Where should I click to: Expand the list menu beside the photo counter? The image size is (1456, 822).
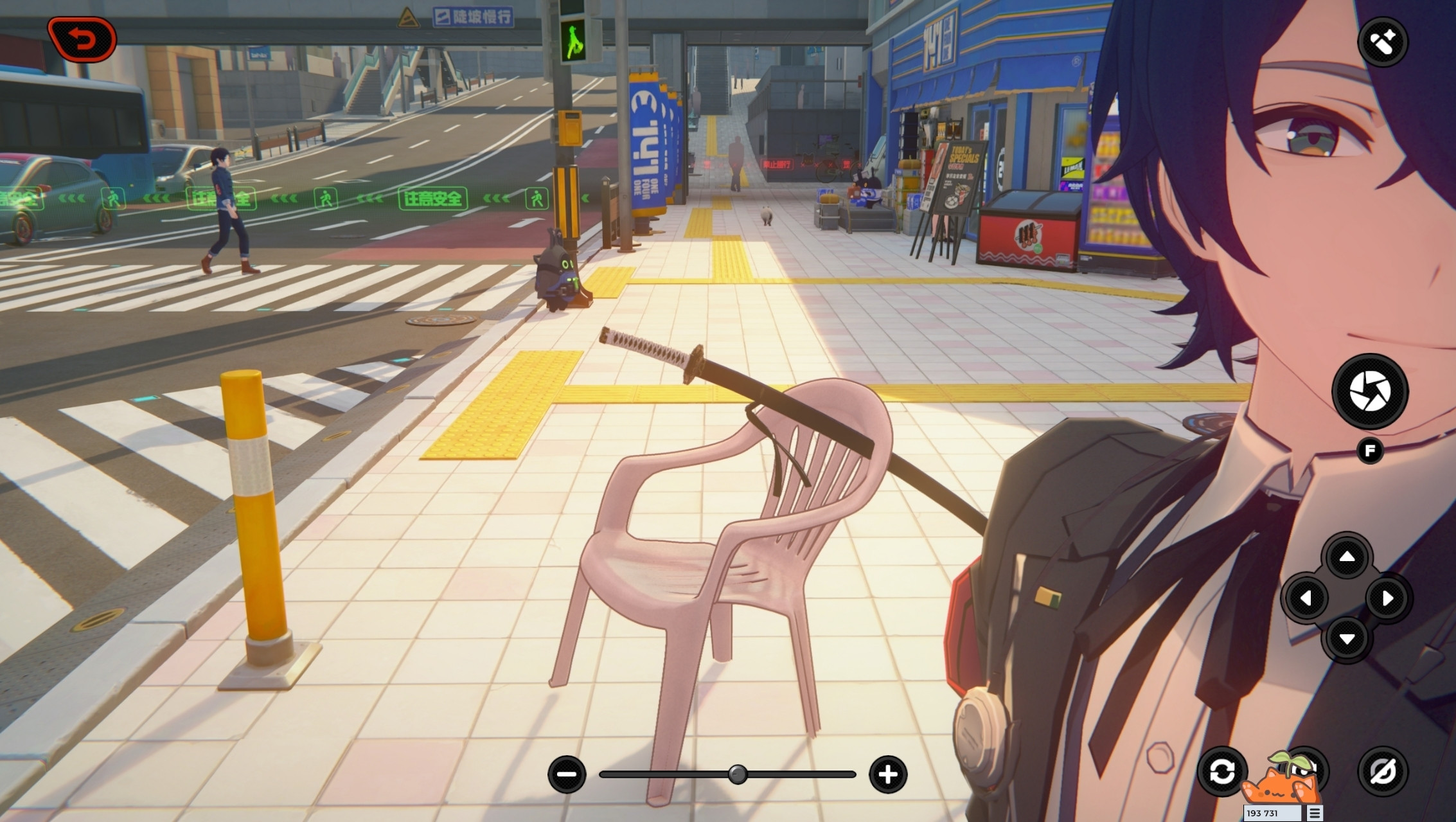(1315, 815)
